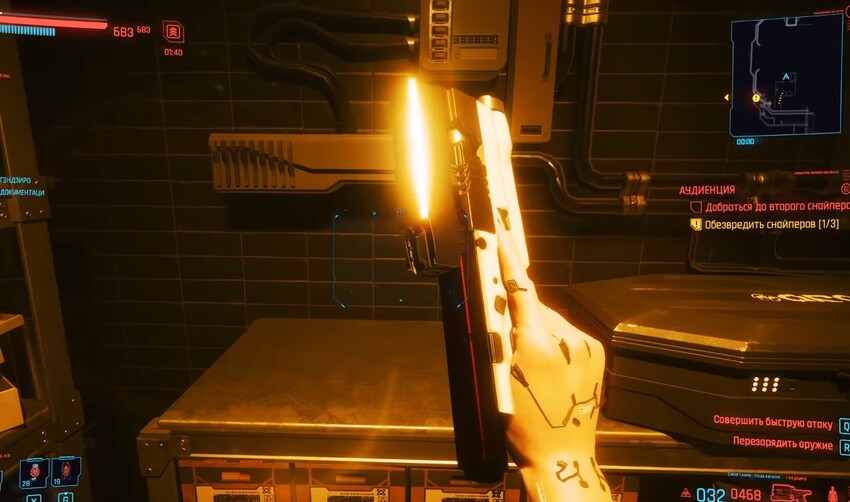Click the yellow quest marker on minimap
850x502 pixels.
pyautogui.click(x=756, y=98)
